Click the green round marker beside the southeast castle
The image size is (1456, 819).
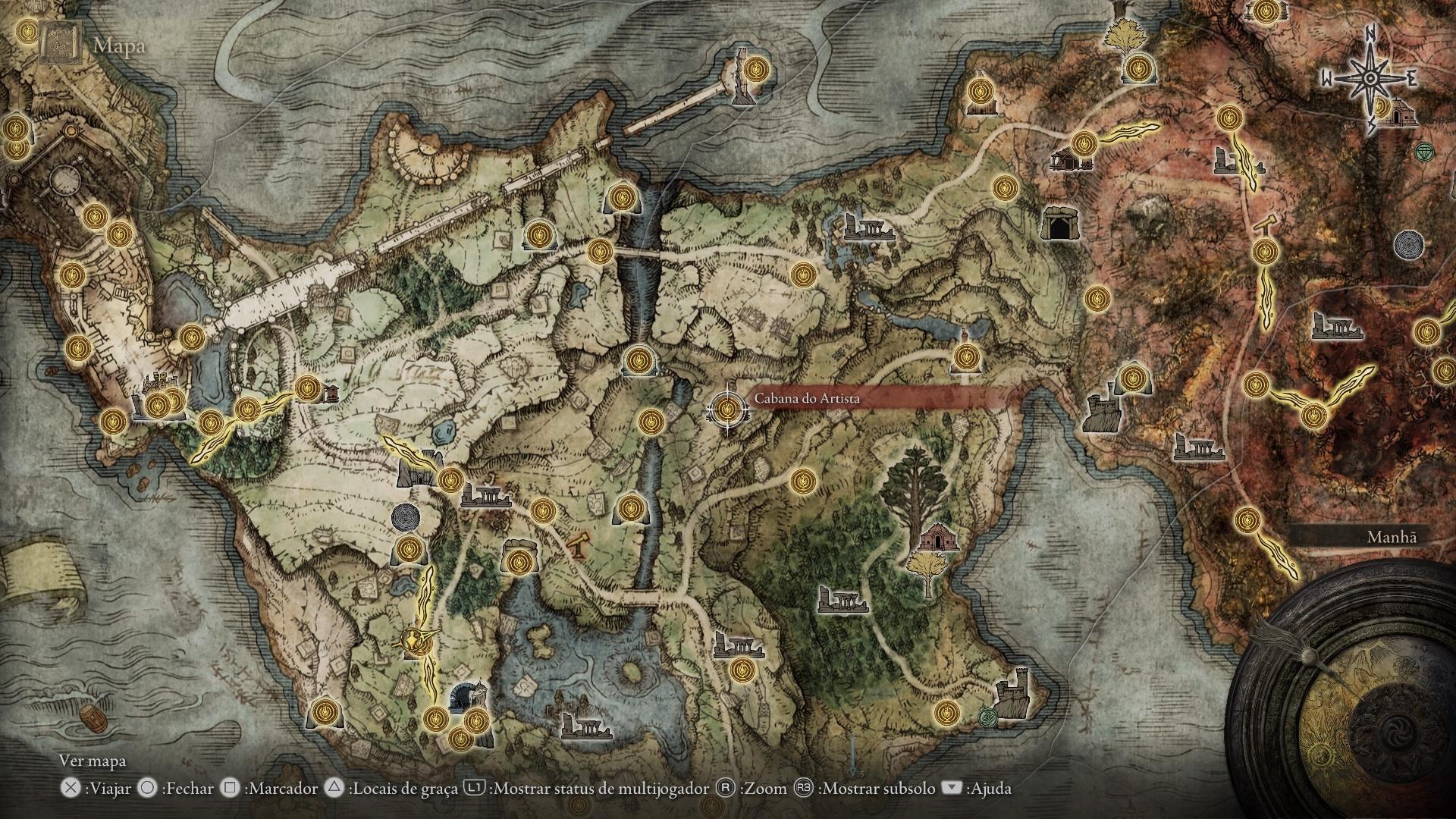point(987,716)
